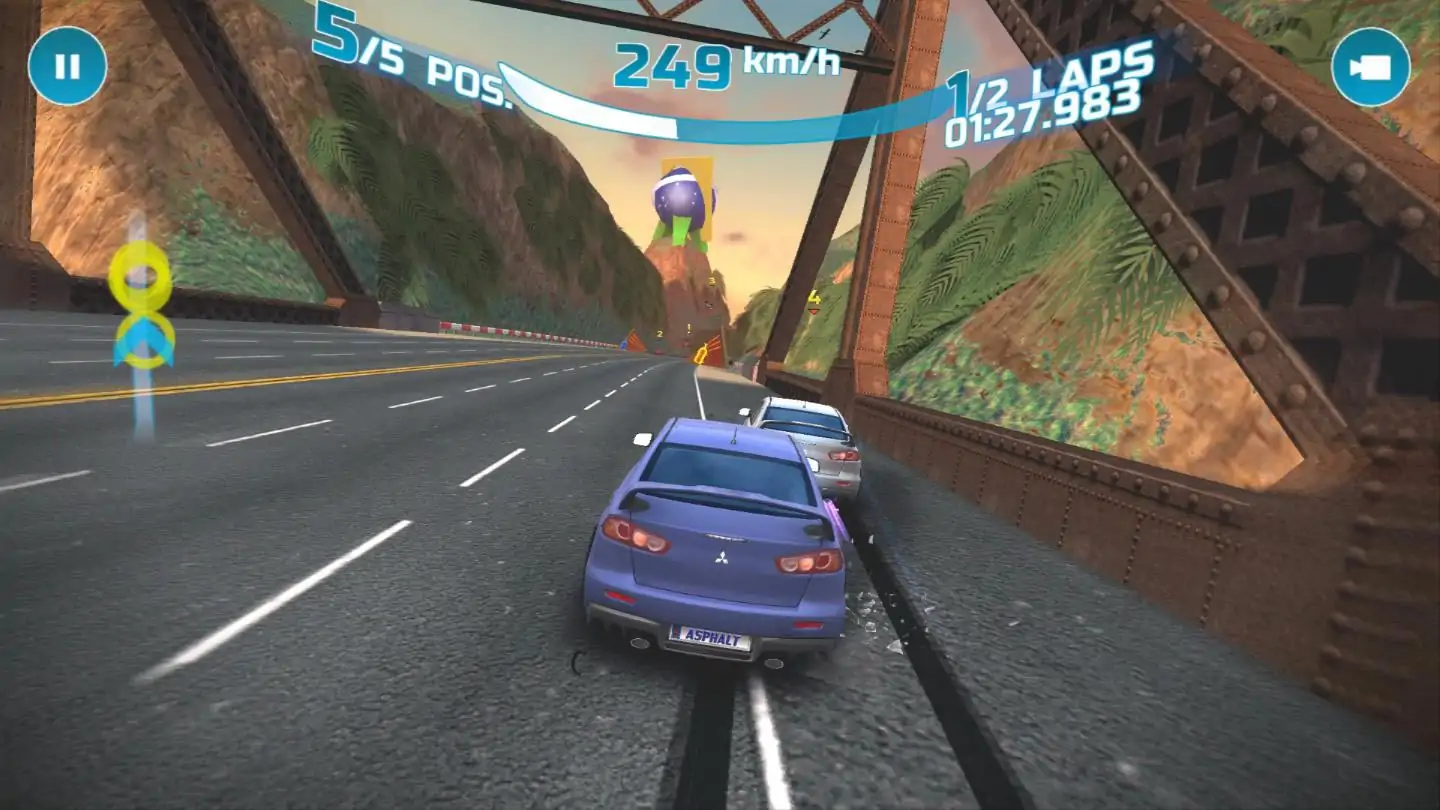The image size is (1440, 810).
Task: Pause the race with the pause button
Action: coord(67,66)
